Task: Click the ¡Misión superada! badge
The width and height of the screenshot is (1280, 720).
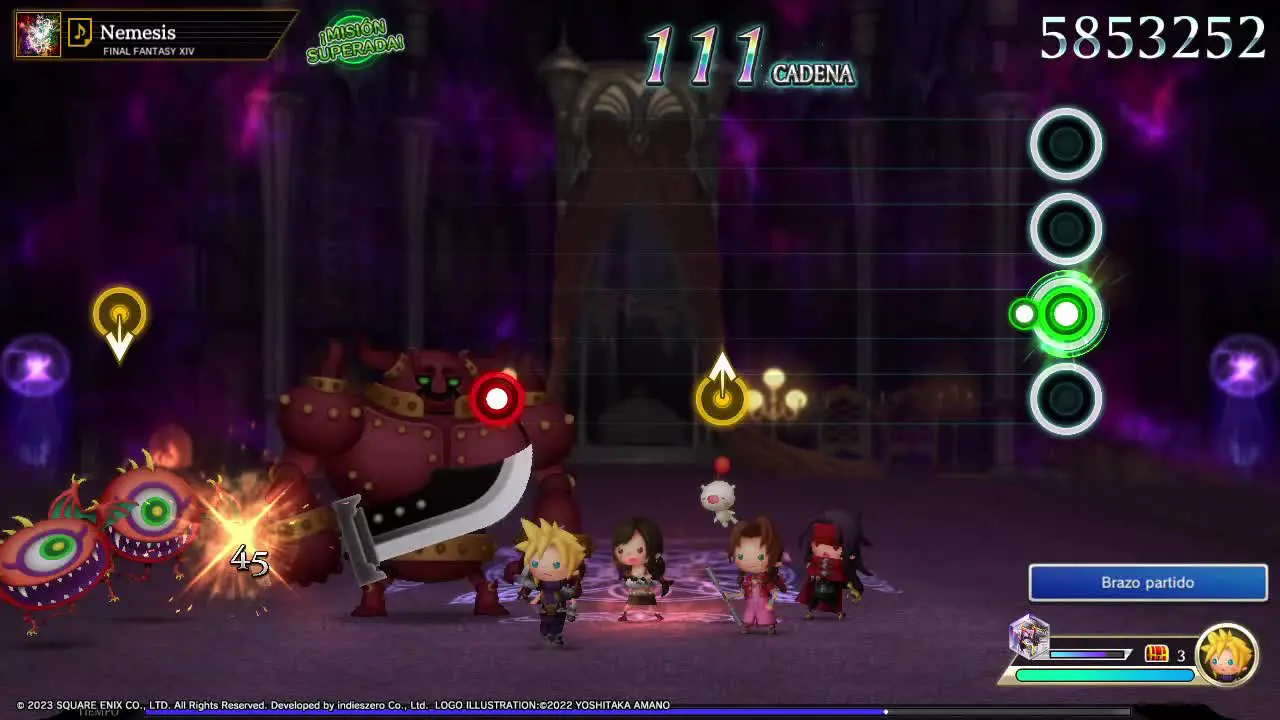Action: (x=355, y=41)
